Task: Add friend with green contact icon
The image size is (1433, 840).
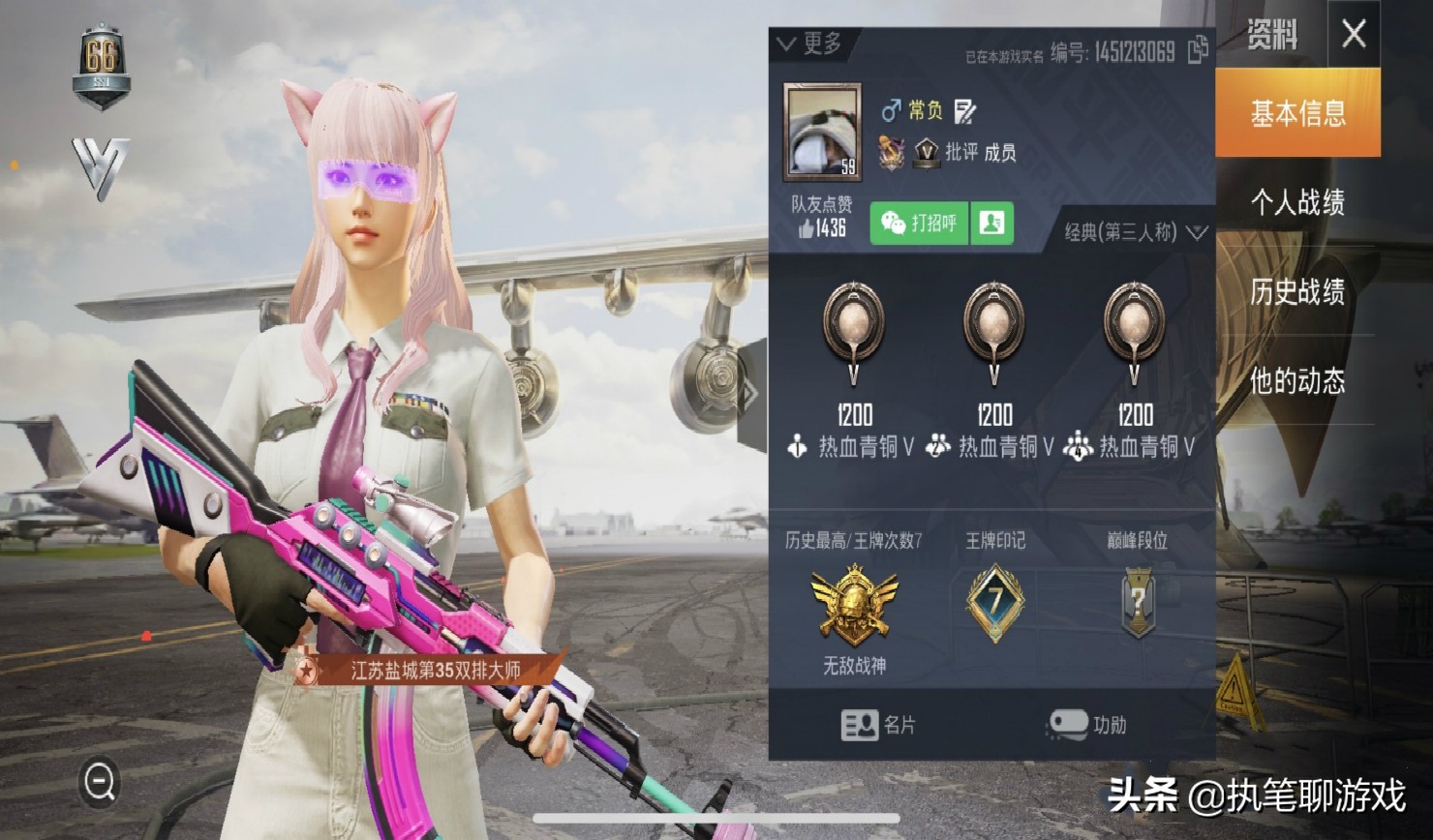Action: click(x=991, y=224)
